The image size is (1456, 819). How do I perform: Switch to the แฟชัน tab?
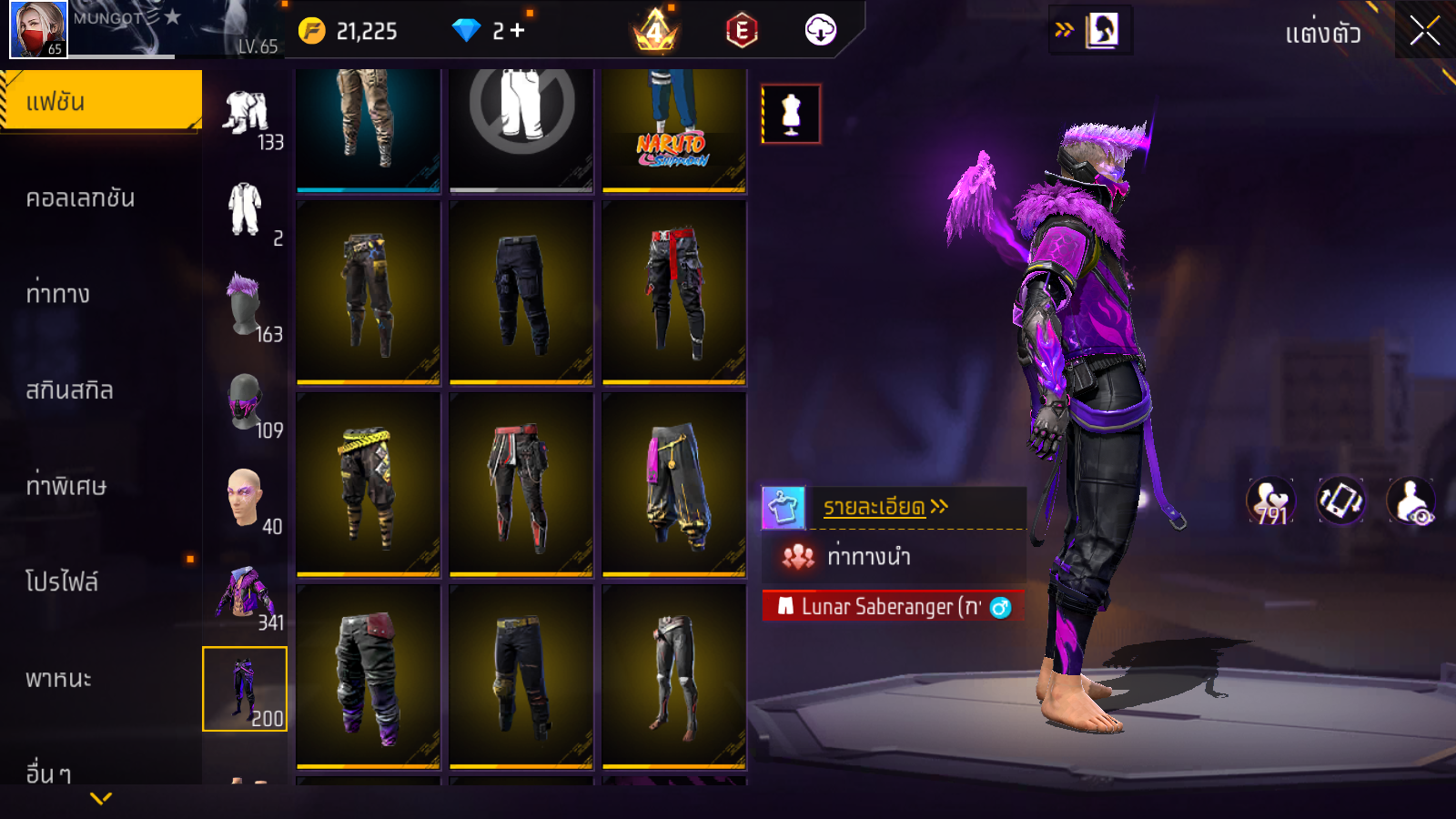[x=100, y=101]
